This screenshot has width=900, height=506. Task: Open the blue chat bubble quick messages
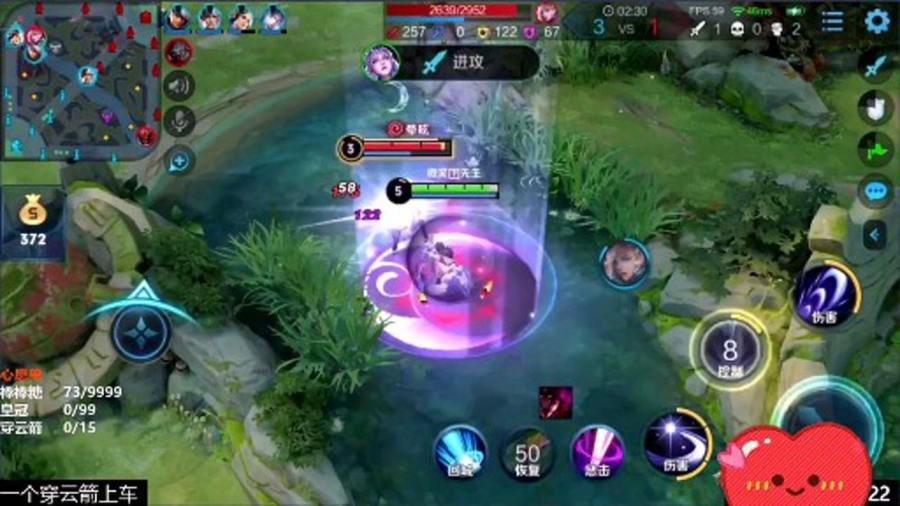[x=877, y=191]
